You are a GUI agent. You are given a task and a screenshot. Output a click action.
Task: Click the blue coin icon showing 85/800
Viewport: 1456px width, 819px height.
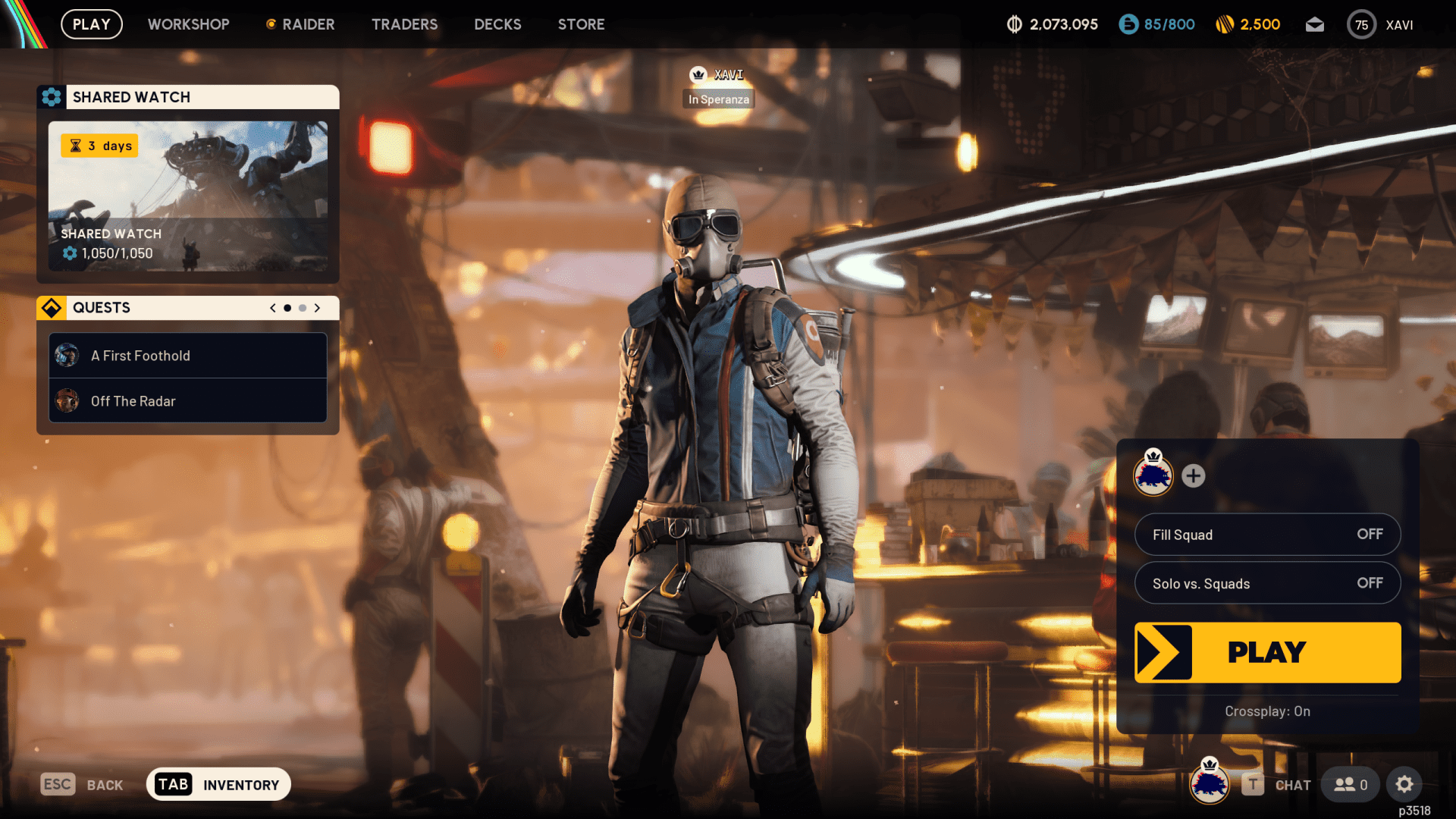point(1128,24)
